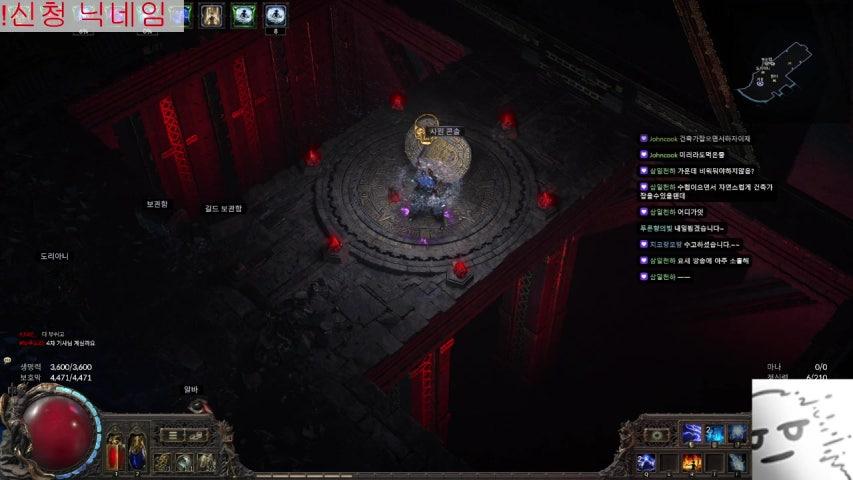Select the buff icon with the 8 counter

[x=274, y=14]
